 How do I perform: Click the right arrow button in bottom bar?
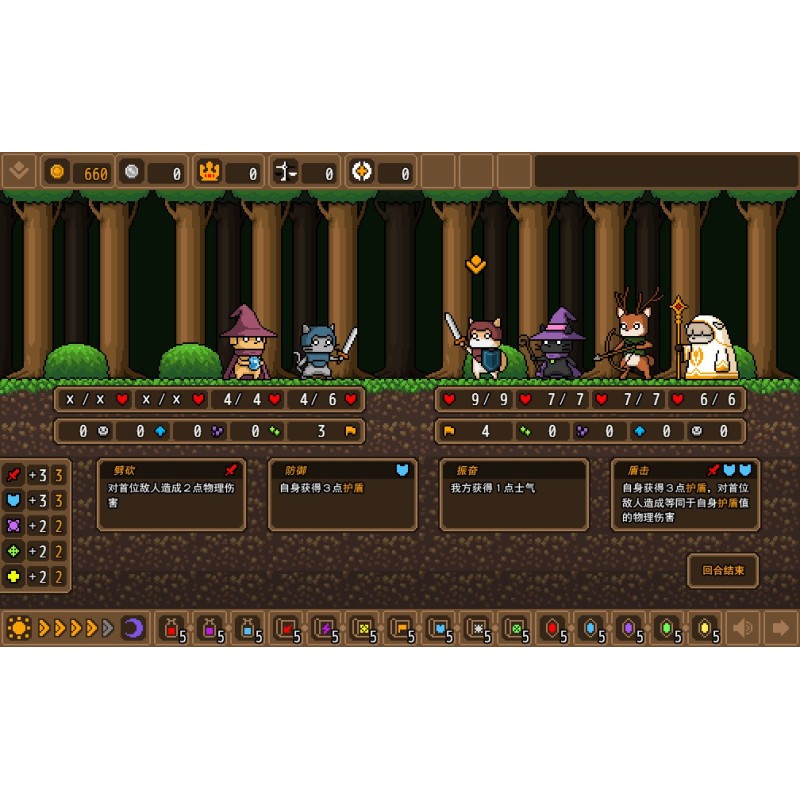coord(780,628)
